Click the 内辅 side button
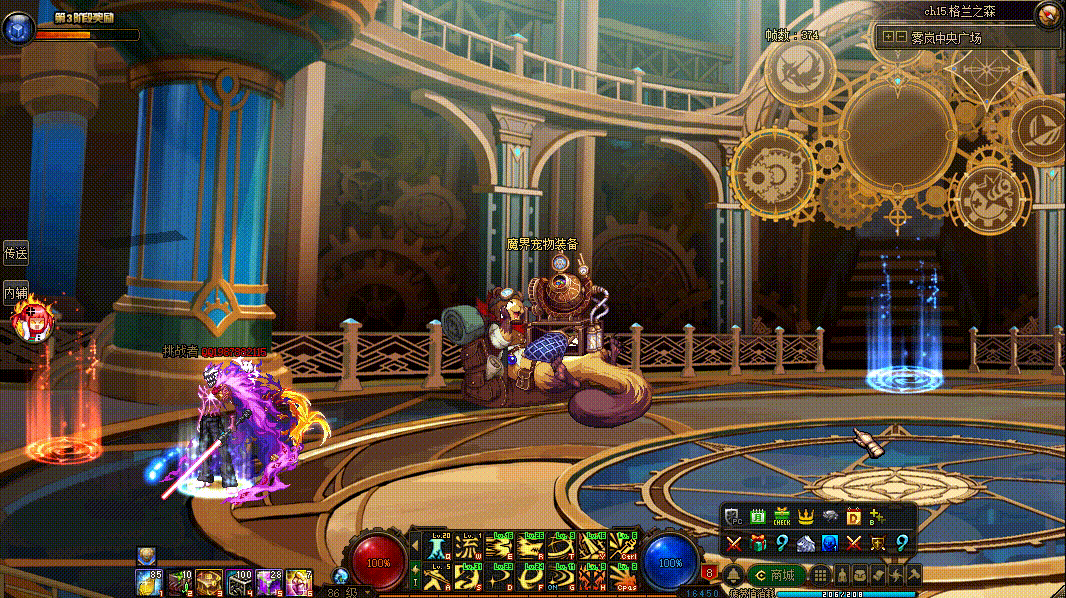Viewport: 1066px width, 598px height. 15,293
